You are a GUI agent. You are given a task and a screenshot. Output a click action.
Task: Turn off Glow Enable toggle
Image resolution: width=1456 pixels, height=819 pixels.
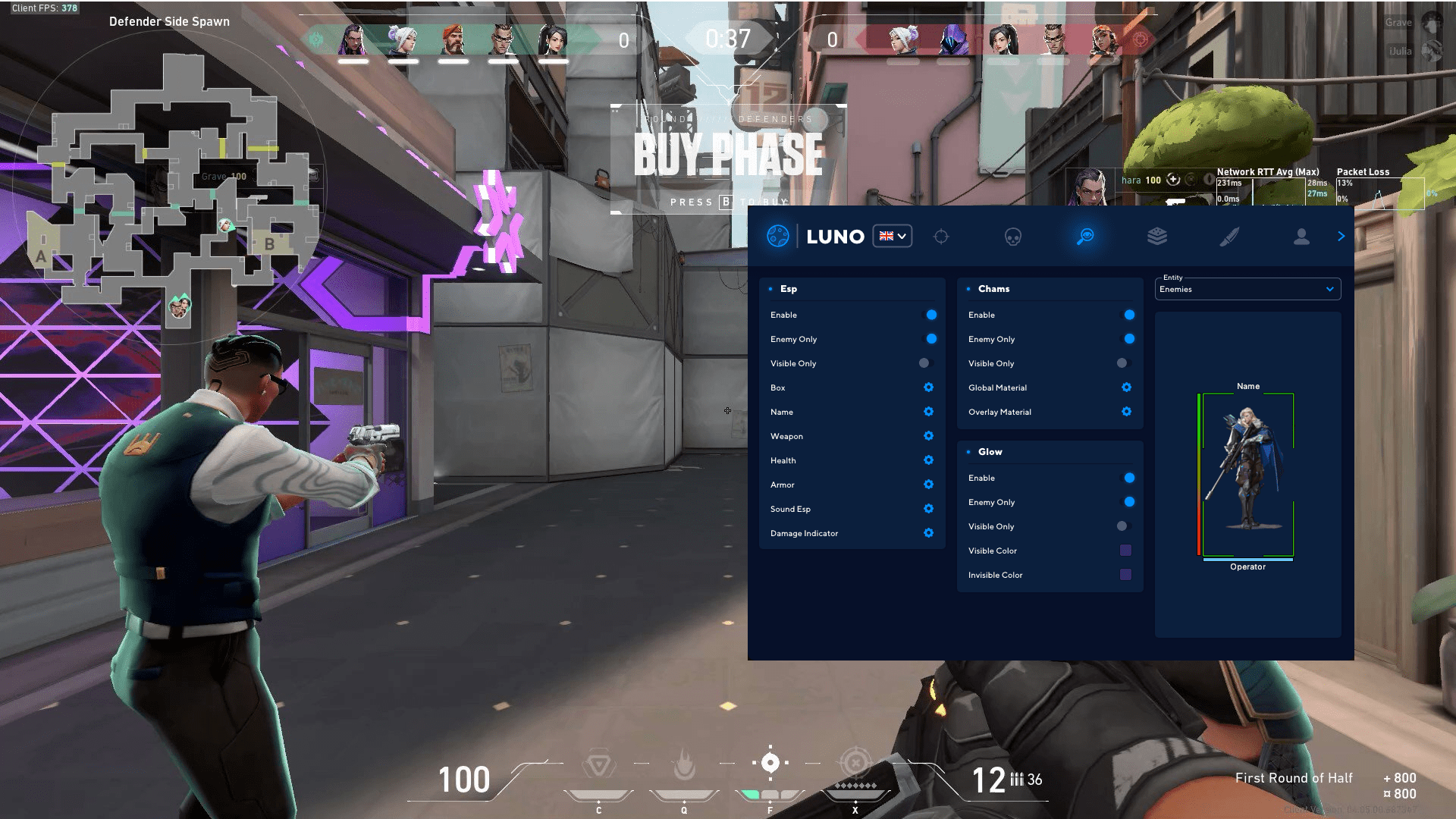[1129, 478]
